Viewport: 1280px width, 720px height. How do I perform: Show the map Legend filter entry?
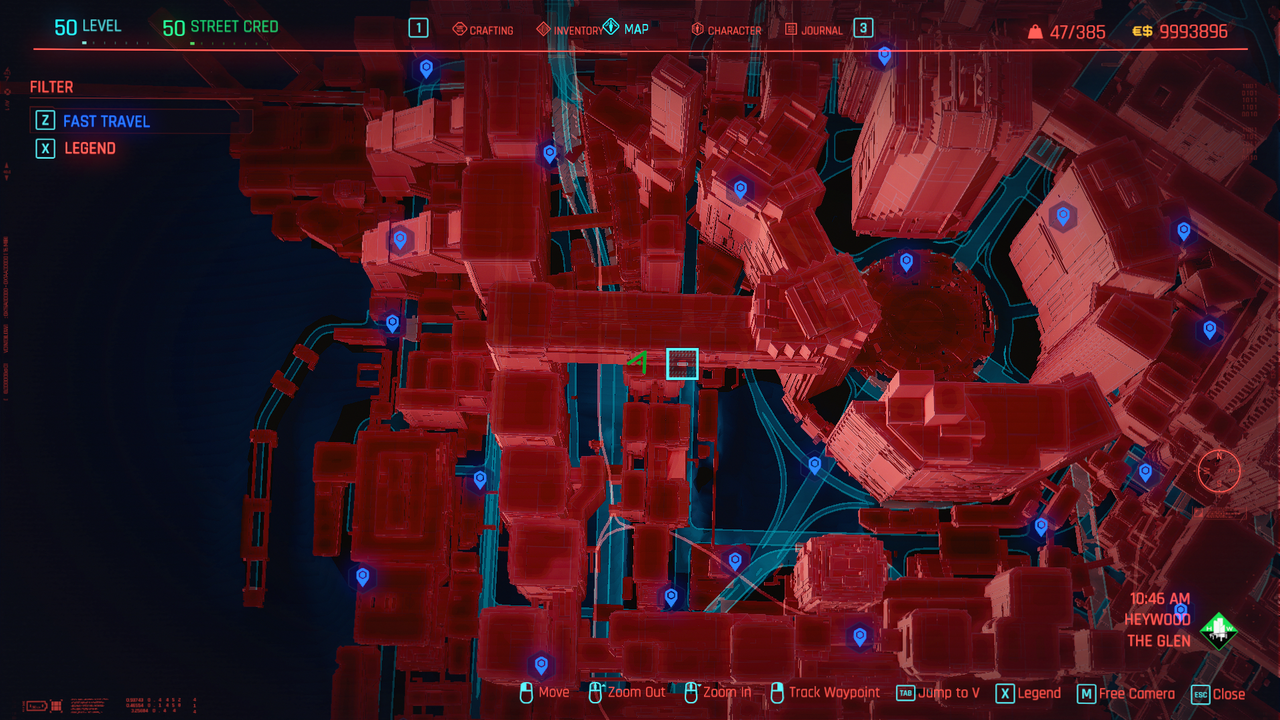(x=90, y=148)
